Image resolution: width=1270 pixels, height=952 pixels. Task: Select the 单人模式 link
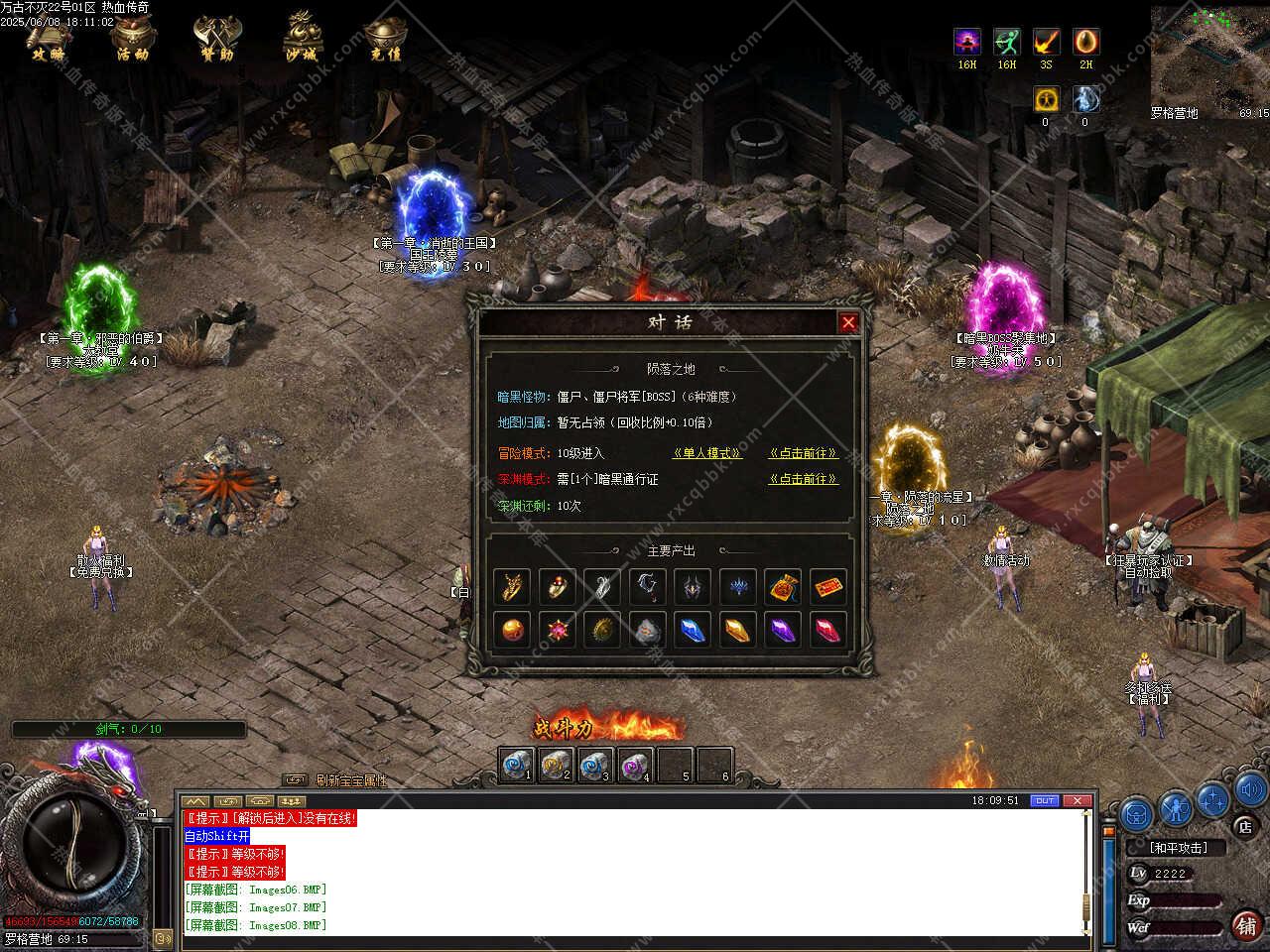[x=706, y=453]
